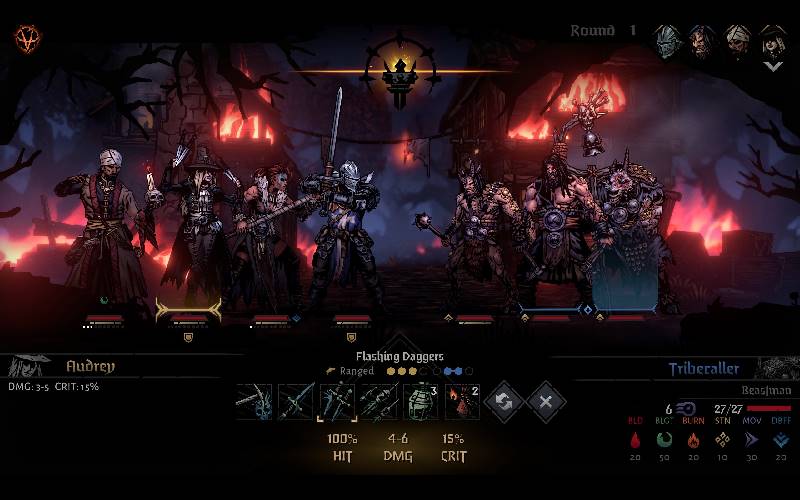The width and height of the screenshot is (800, 500).
Task: Select the armored knight turn-order portrait
Action: point(669,40)
